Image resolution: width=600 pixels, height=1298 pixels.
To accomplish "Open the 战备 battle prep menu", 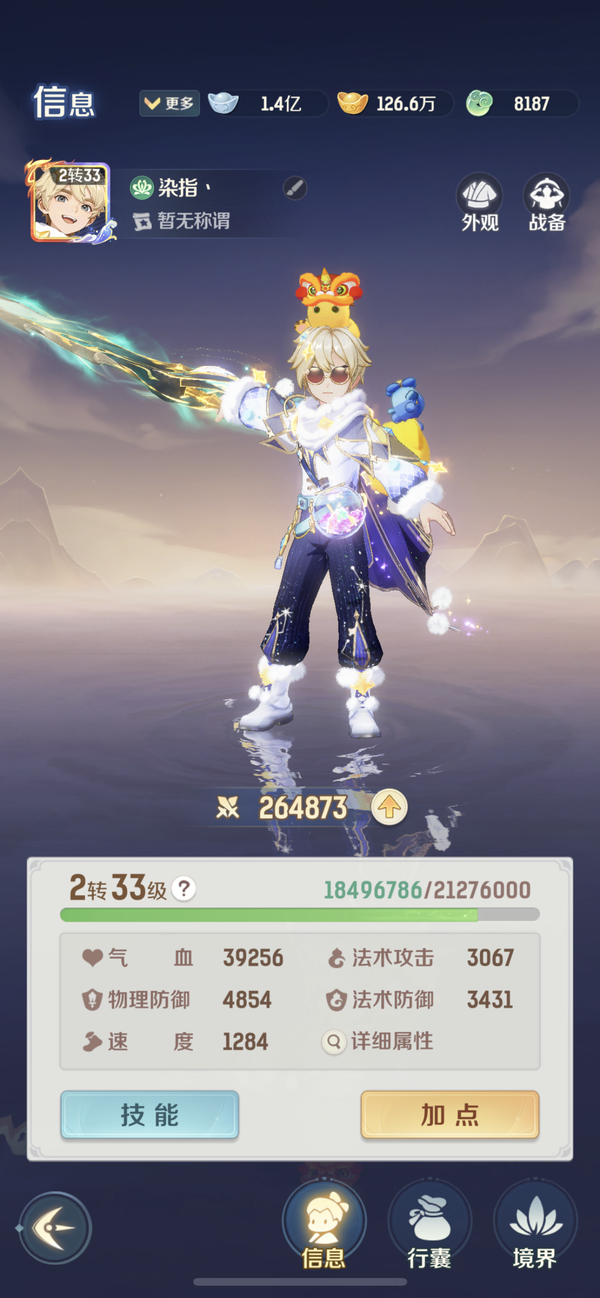I will pyautogui.click(x=547, y=204).
